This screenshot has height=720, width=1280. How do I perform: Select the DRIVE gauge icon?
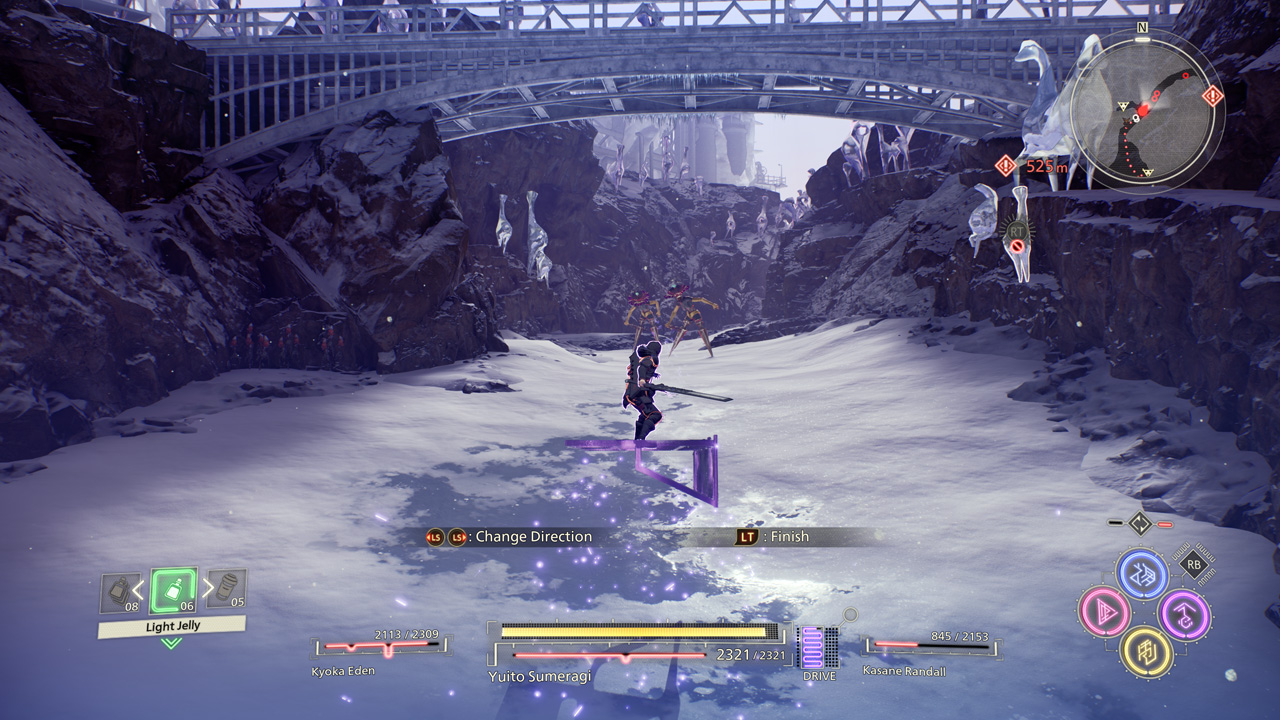point(818,648)
